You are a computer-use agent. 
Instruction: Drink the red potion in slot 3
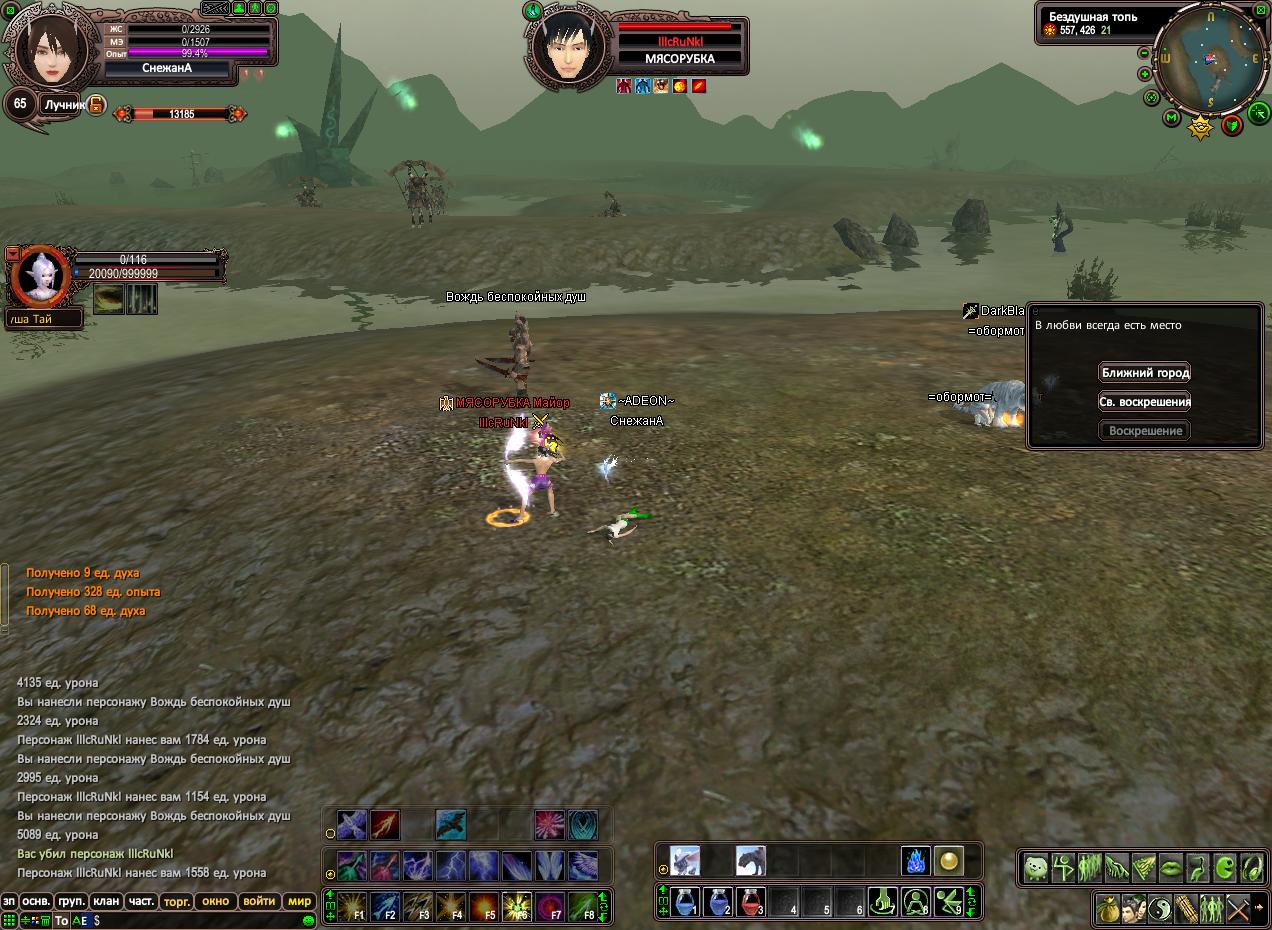[x=751, y=903]
